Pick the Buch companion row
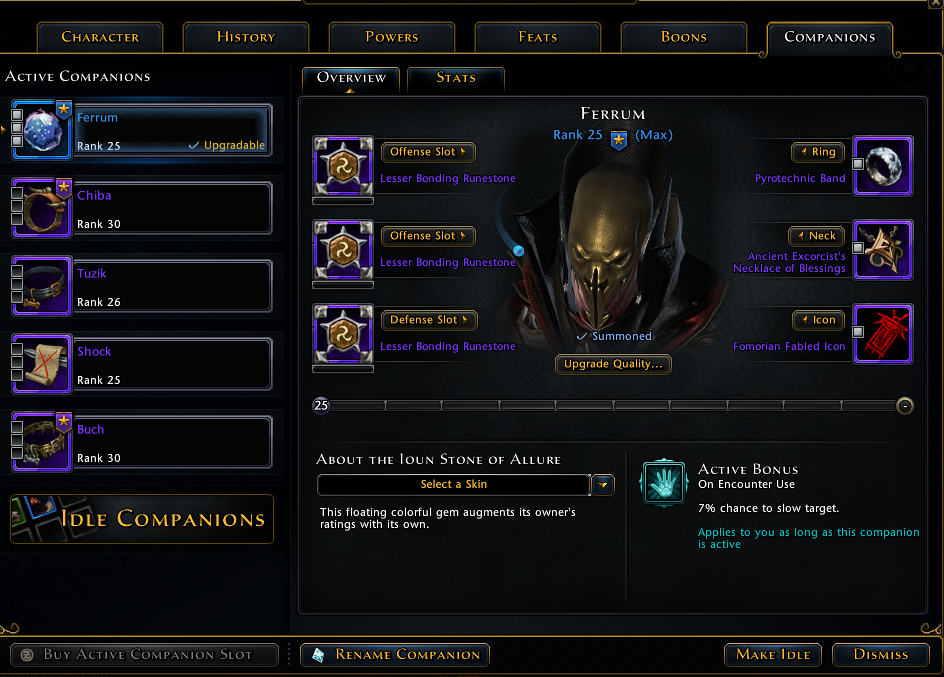 click(x=172, y=442)
